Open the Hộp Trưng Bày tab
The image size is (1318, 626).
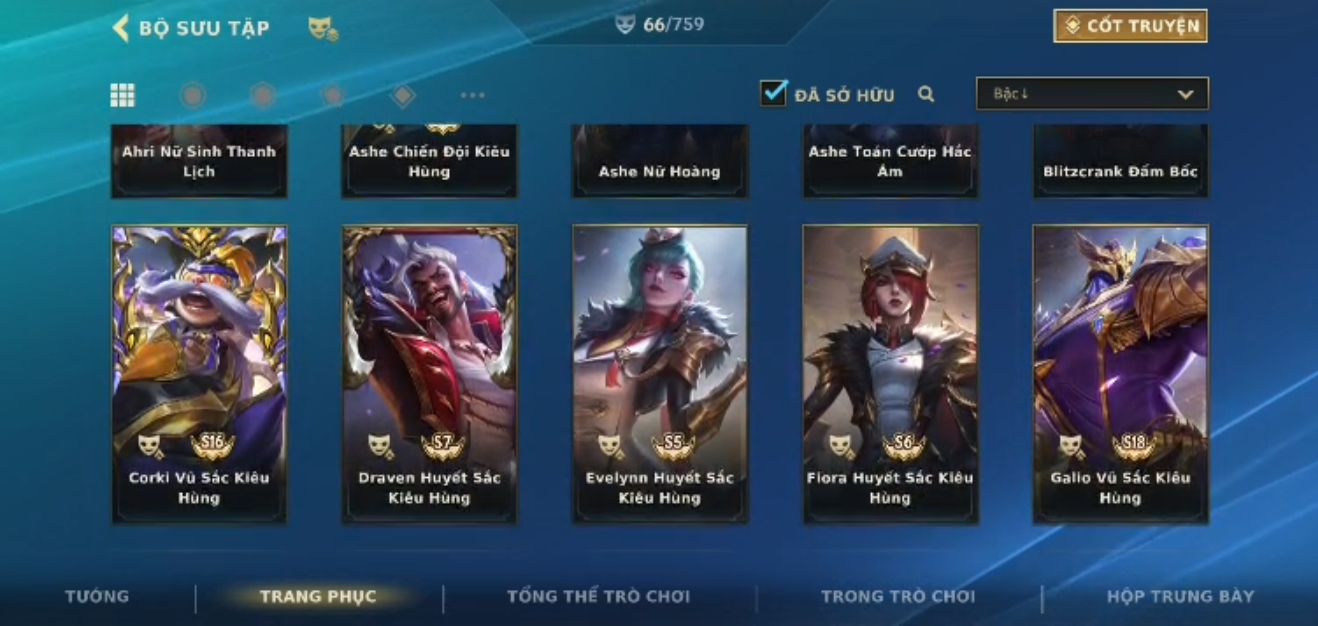coord(1180,596)
